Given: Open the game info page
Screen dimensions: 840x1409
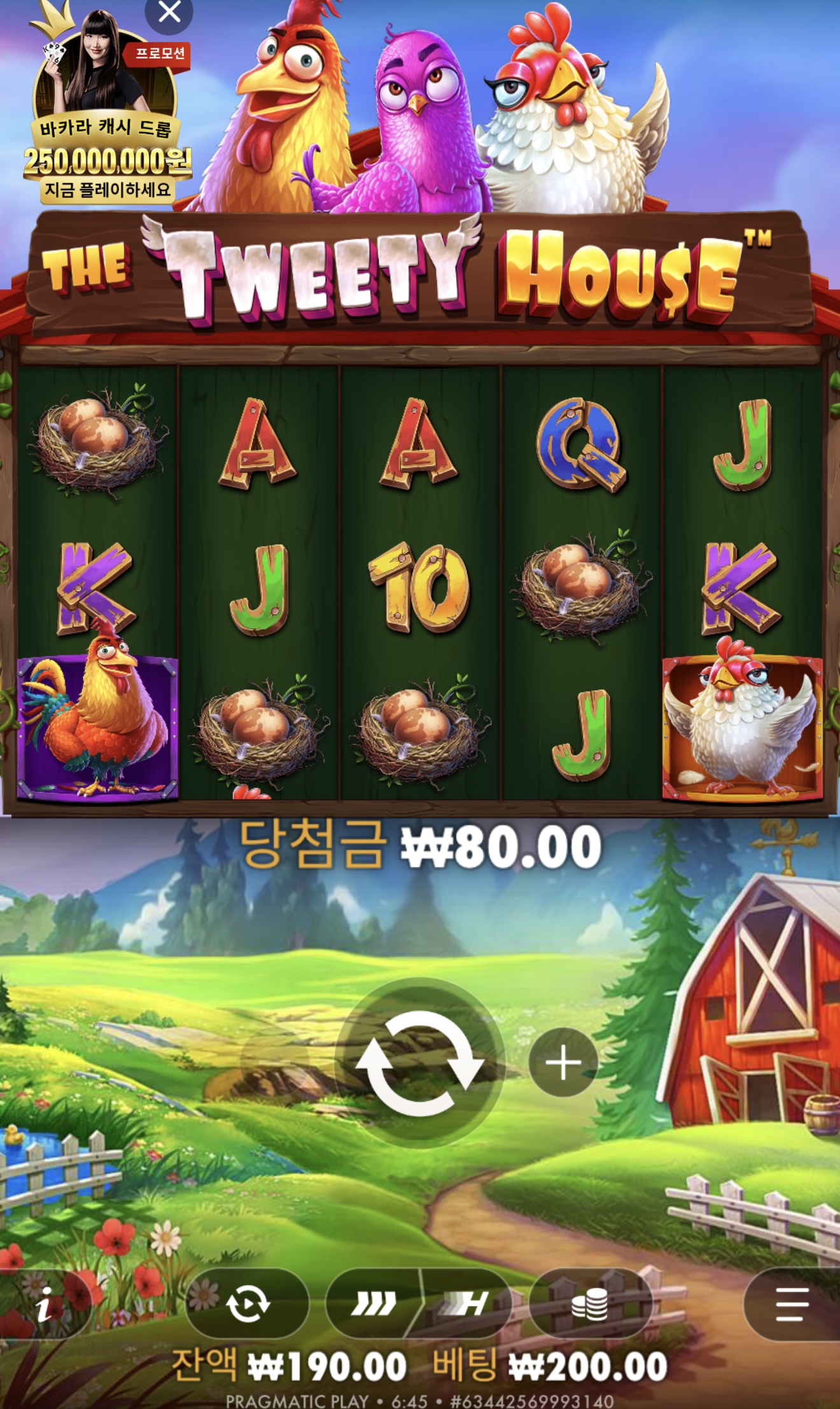Looking at the screenshot, I should 45,1305.
